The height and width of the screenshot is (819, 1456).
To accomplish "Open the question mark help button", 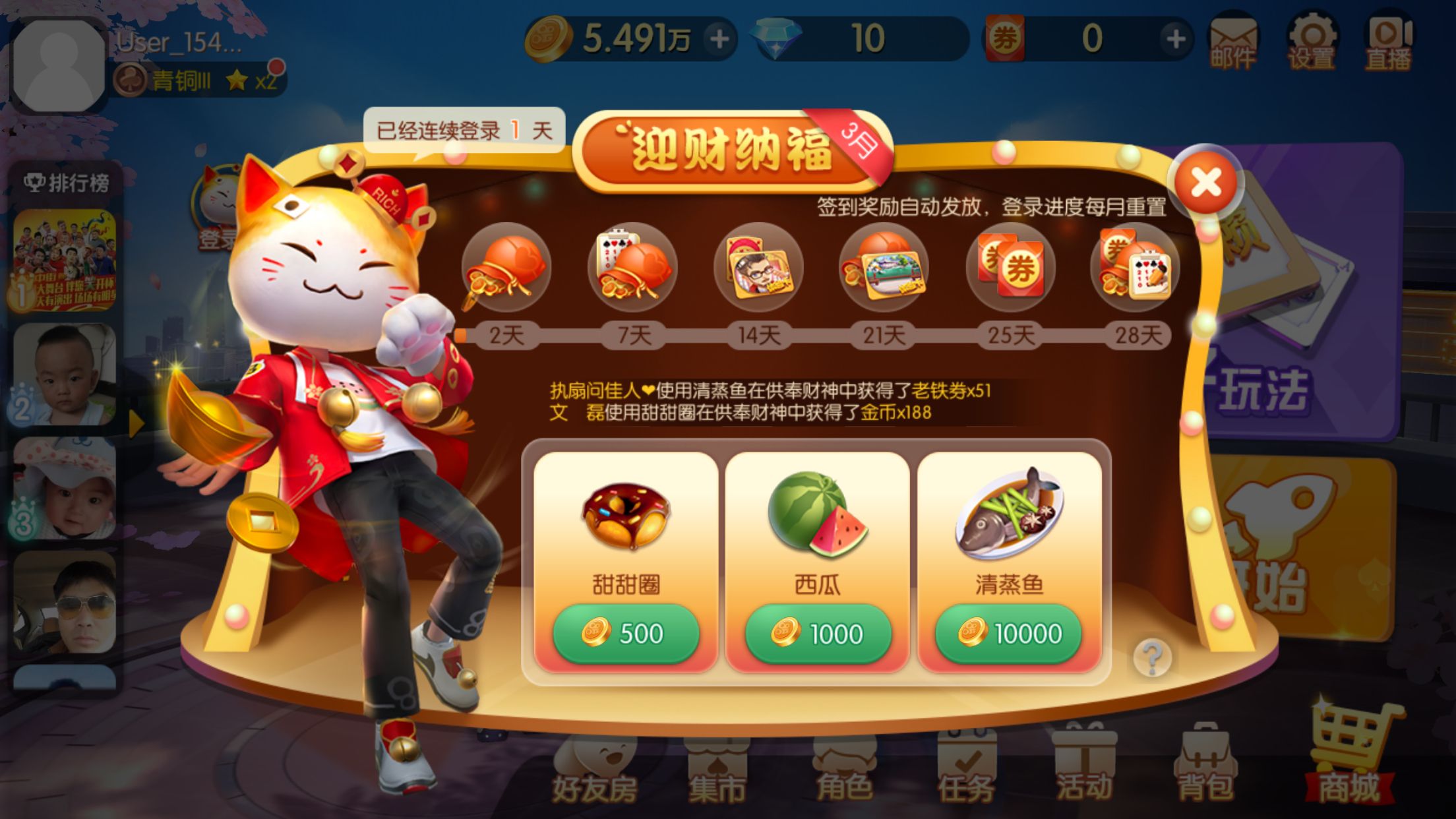I will click(x=1152, y=657).
